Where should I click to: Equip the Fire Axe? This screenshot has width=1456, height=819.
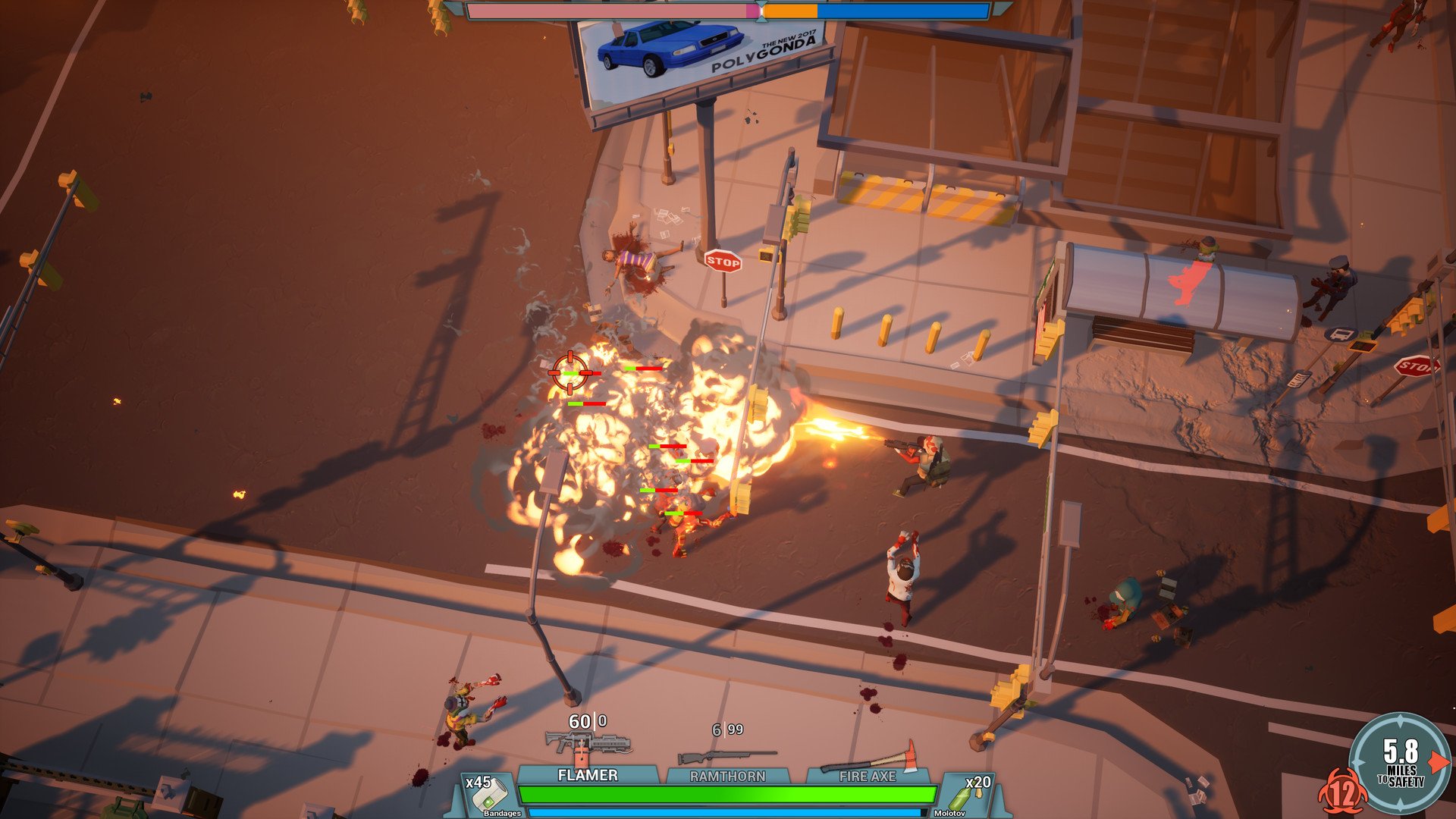click(x=868, y=775)
